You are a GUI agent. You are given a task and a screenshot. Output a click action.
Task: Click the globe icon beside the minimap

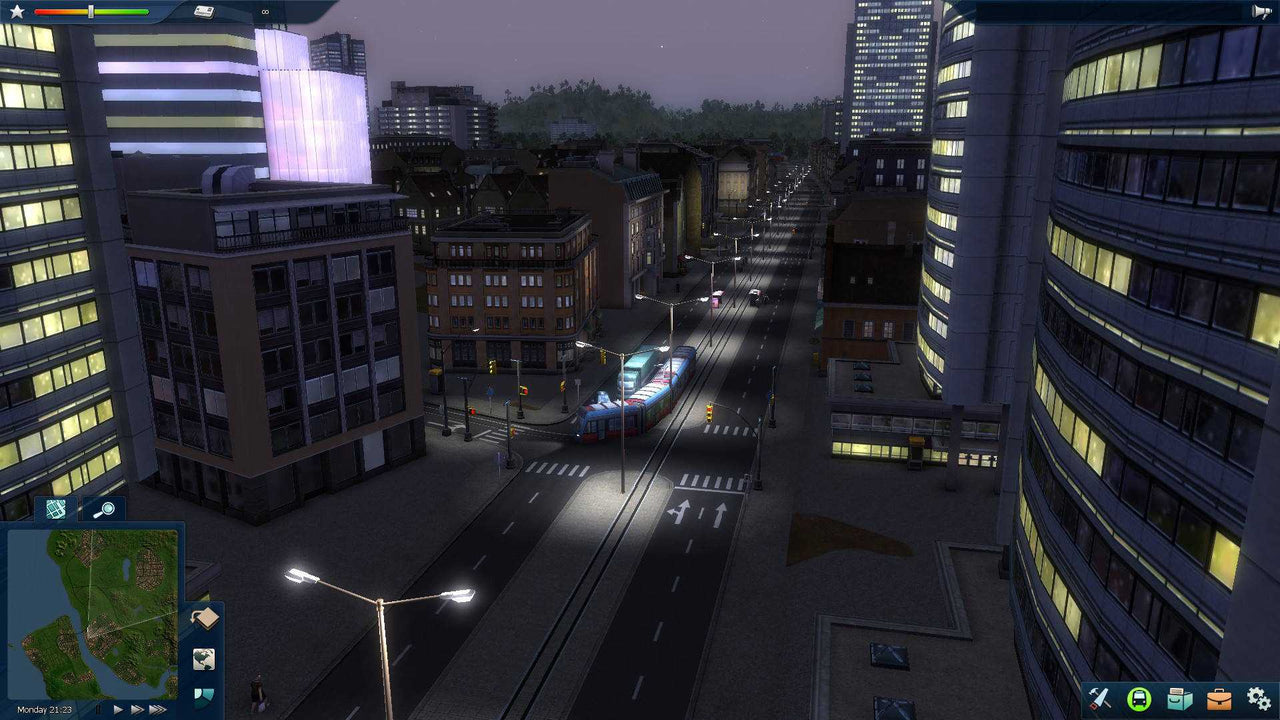tap(204, 658)
